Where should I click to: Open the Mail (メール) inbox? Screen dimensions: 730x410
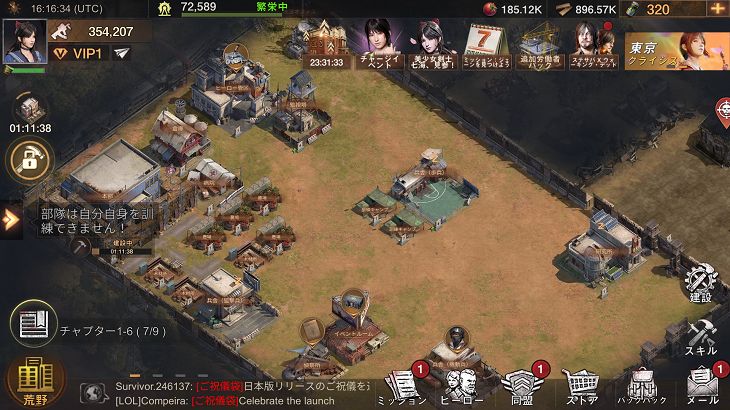tap(705, 386)
